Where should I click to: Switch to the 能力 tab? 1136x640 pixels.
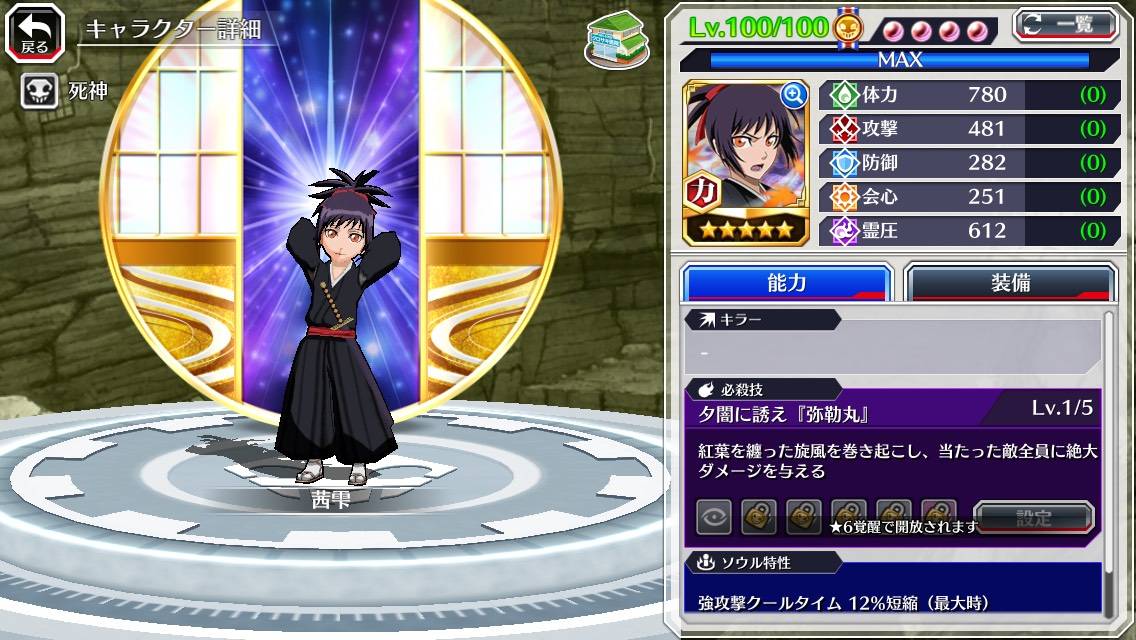point(786,283)
